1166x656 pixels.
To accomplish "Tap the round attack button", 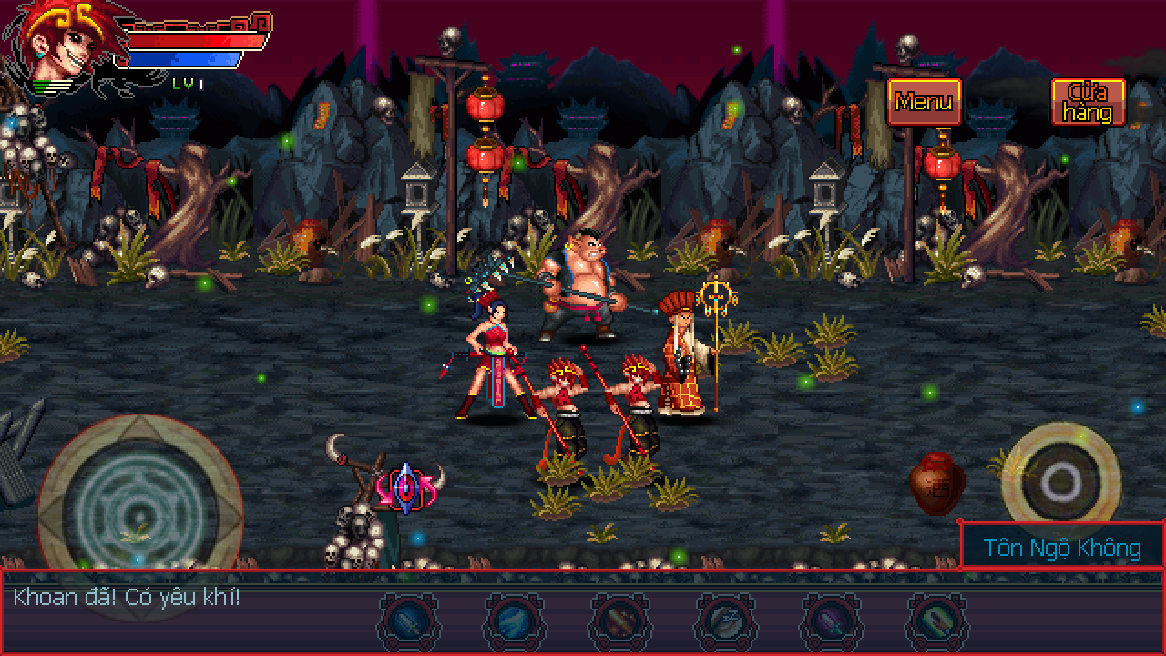I will [1058, 482].
